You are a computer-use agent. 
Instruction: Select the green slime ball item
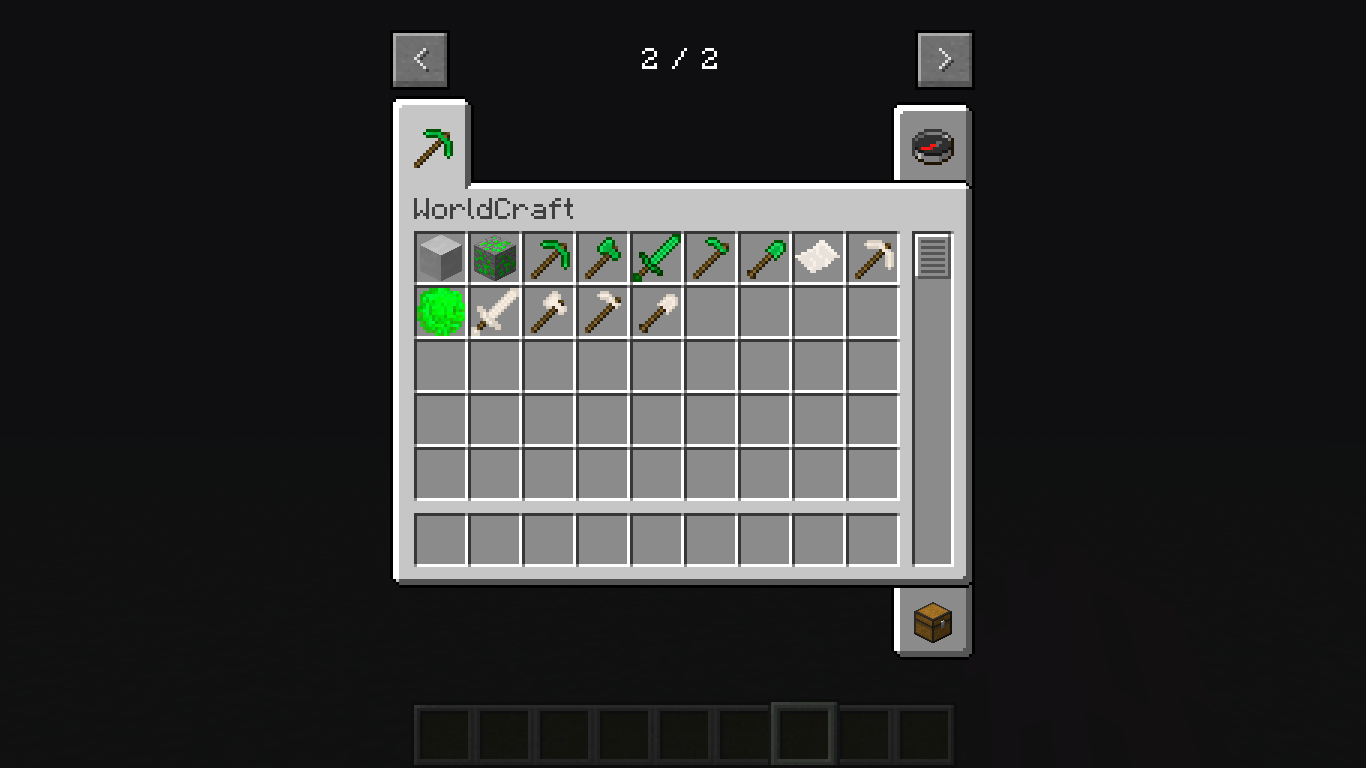[440, 313]
